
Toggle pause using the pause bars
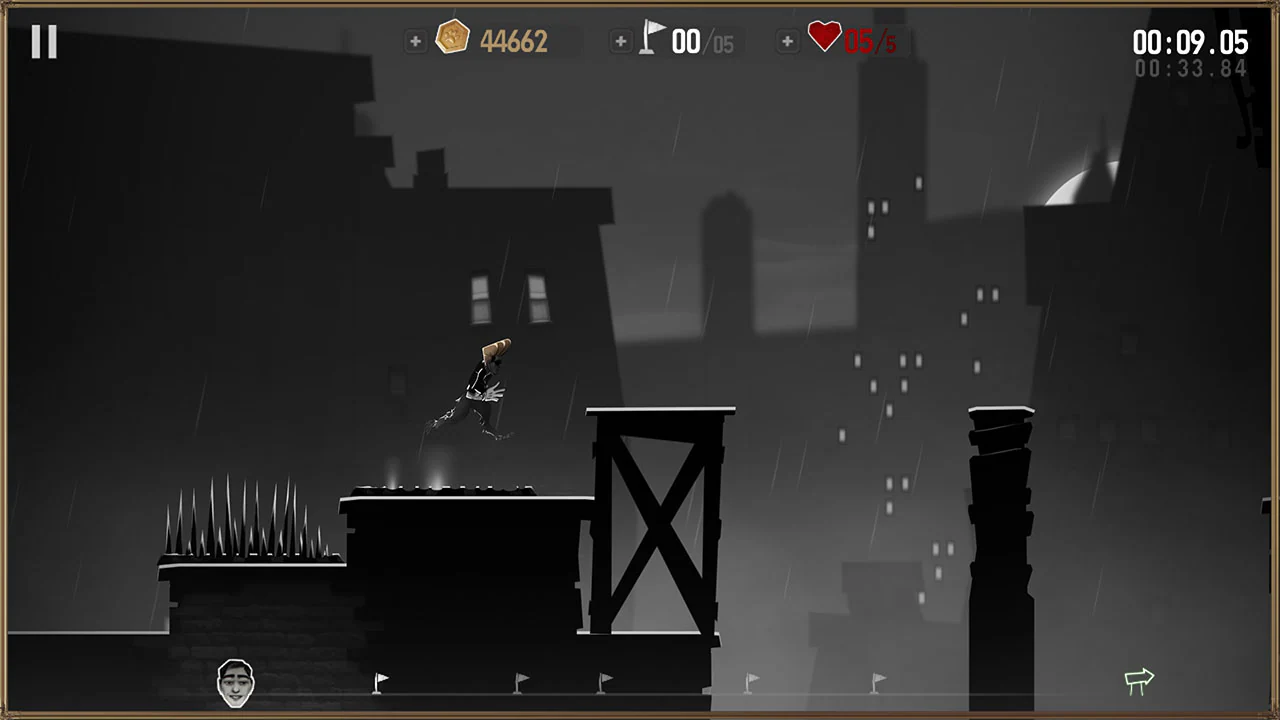43,41
